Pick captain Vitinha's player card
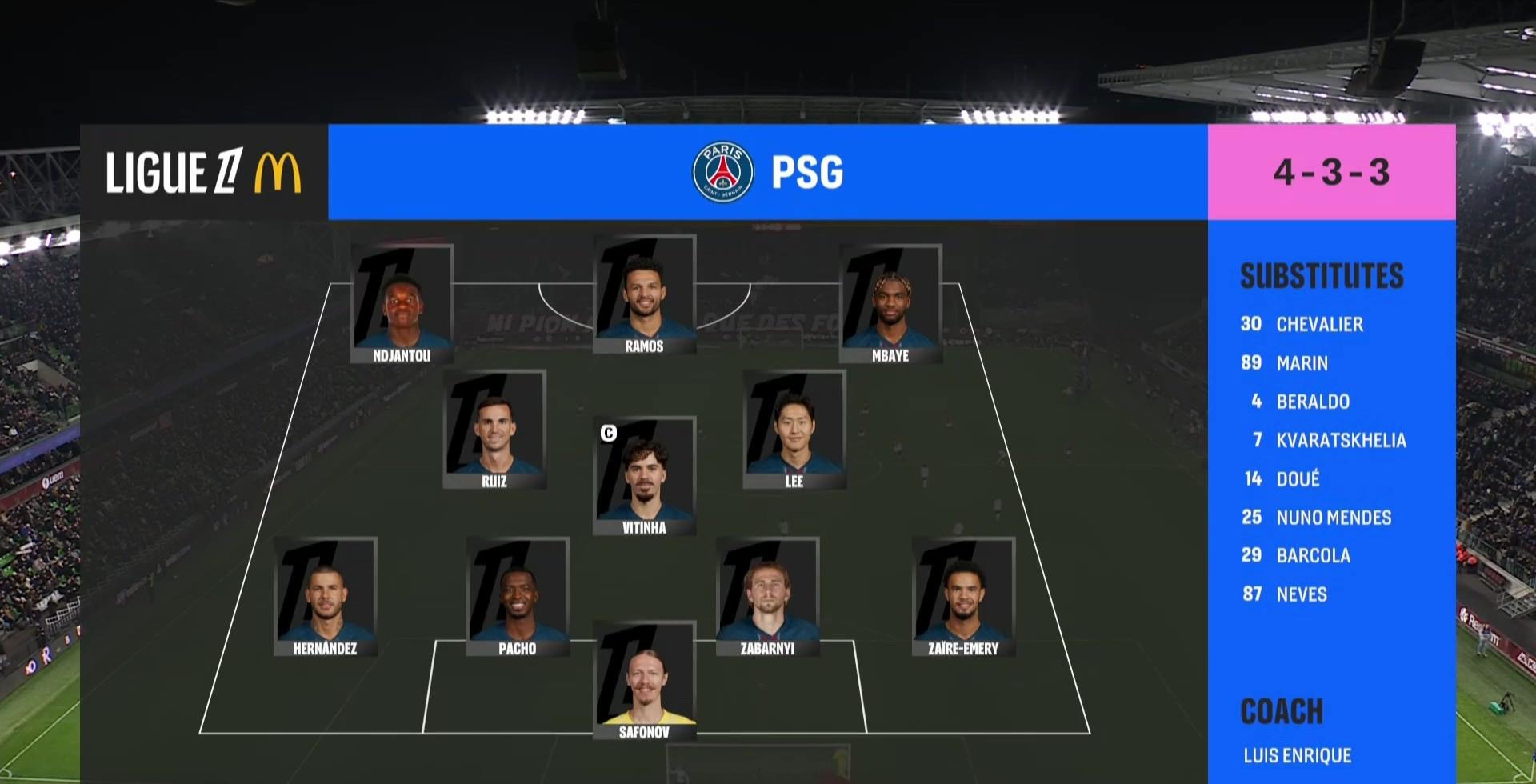Image resolution: width=1536 pixels, height=784 pixels. point(644,476)
